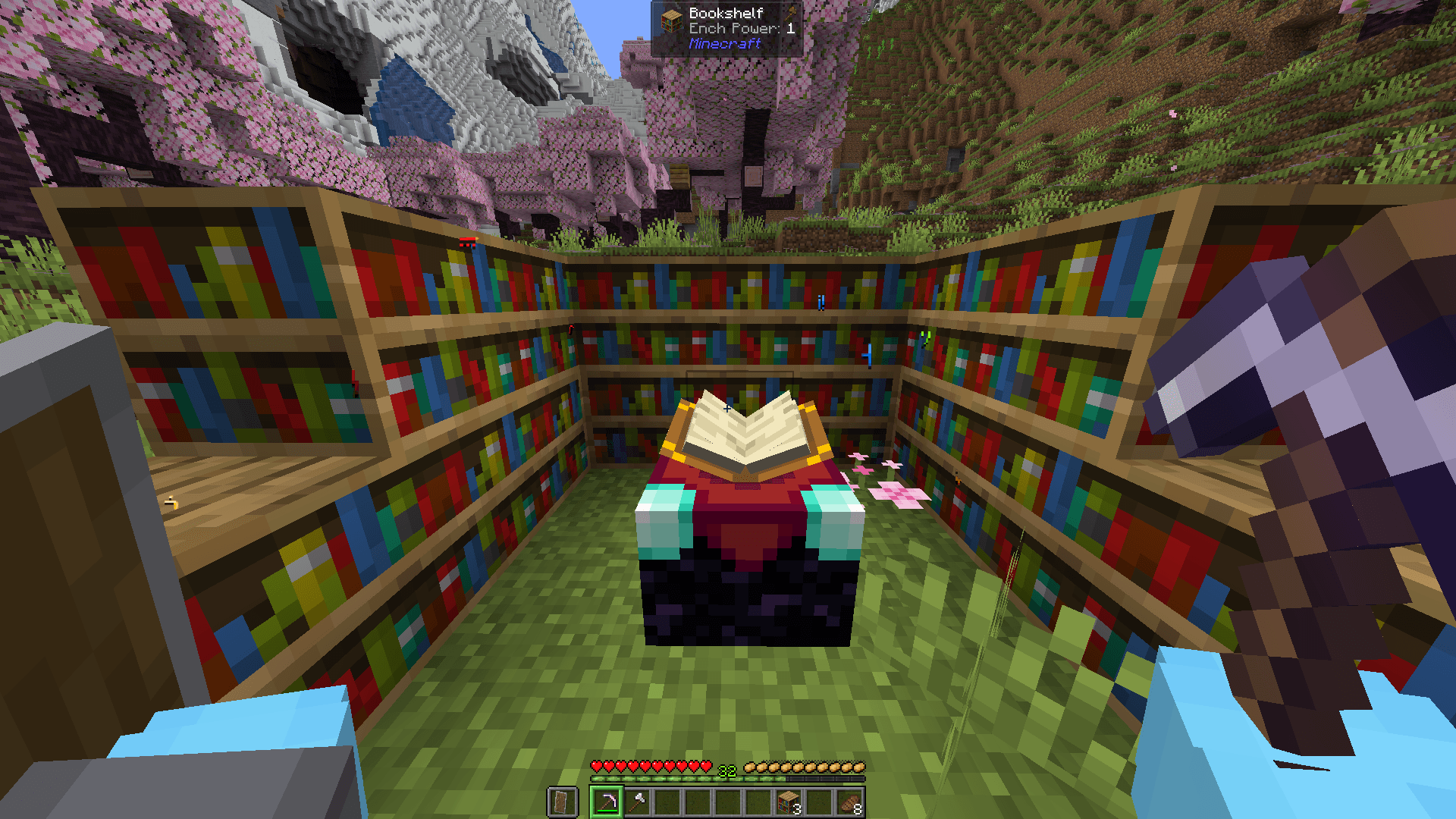
Task: Click the rightmost red heart in the health bar
Action: (x=705, y=767)
